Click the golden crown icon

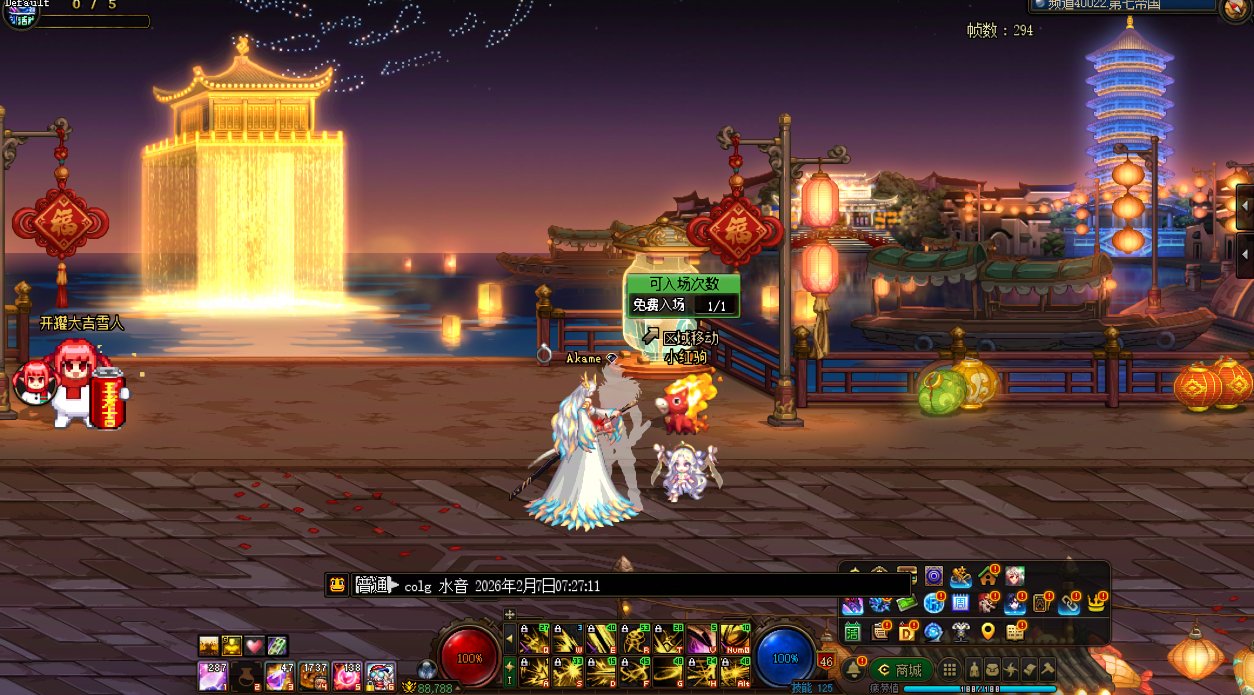coord(1097,603)
